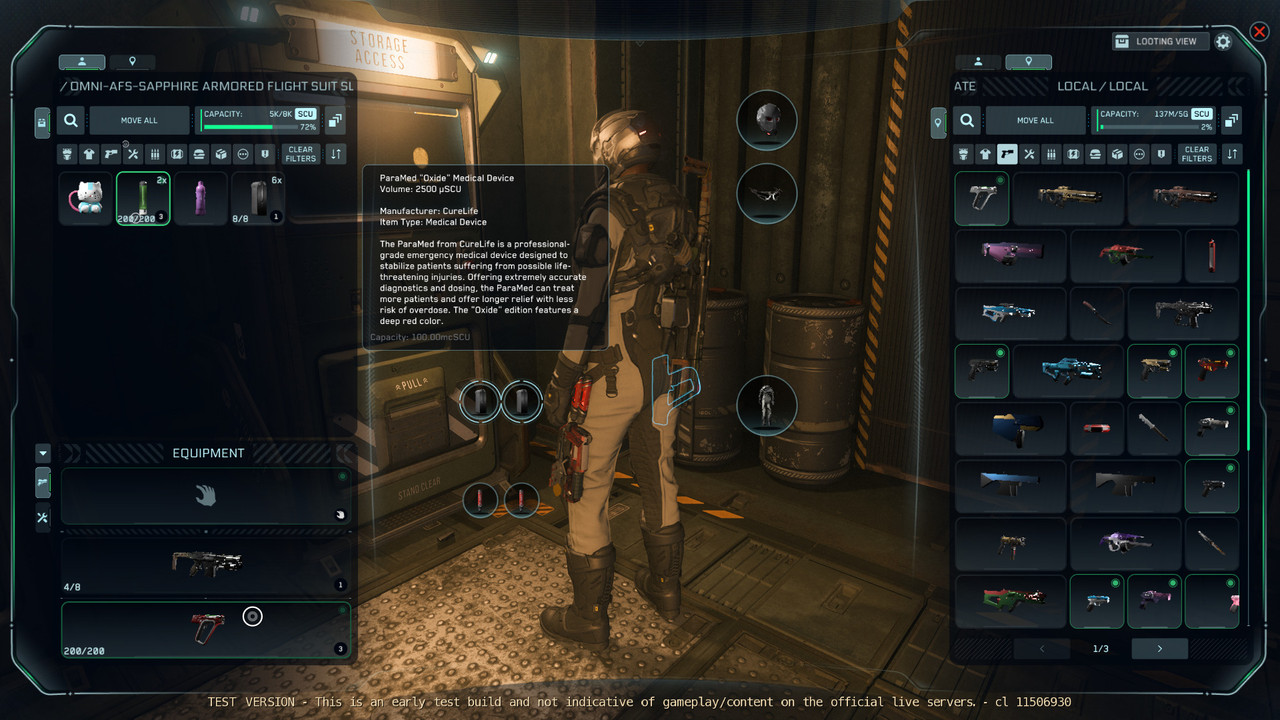Viewport: 1280px width, 720px height.
Task: Filter flight suit inventory by food
Action: (x=199, y=154)
